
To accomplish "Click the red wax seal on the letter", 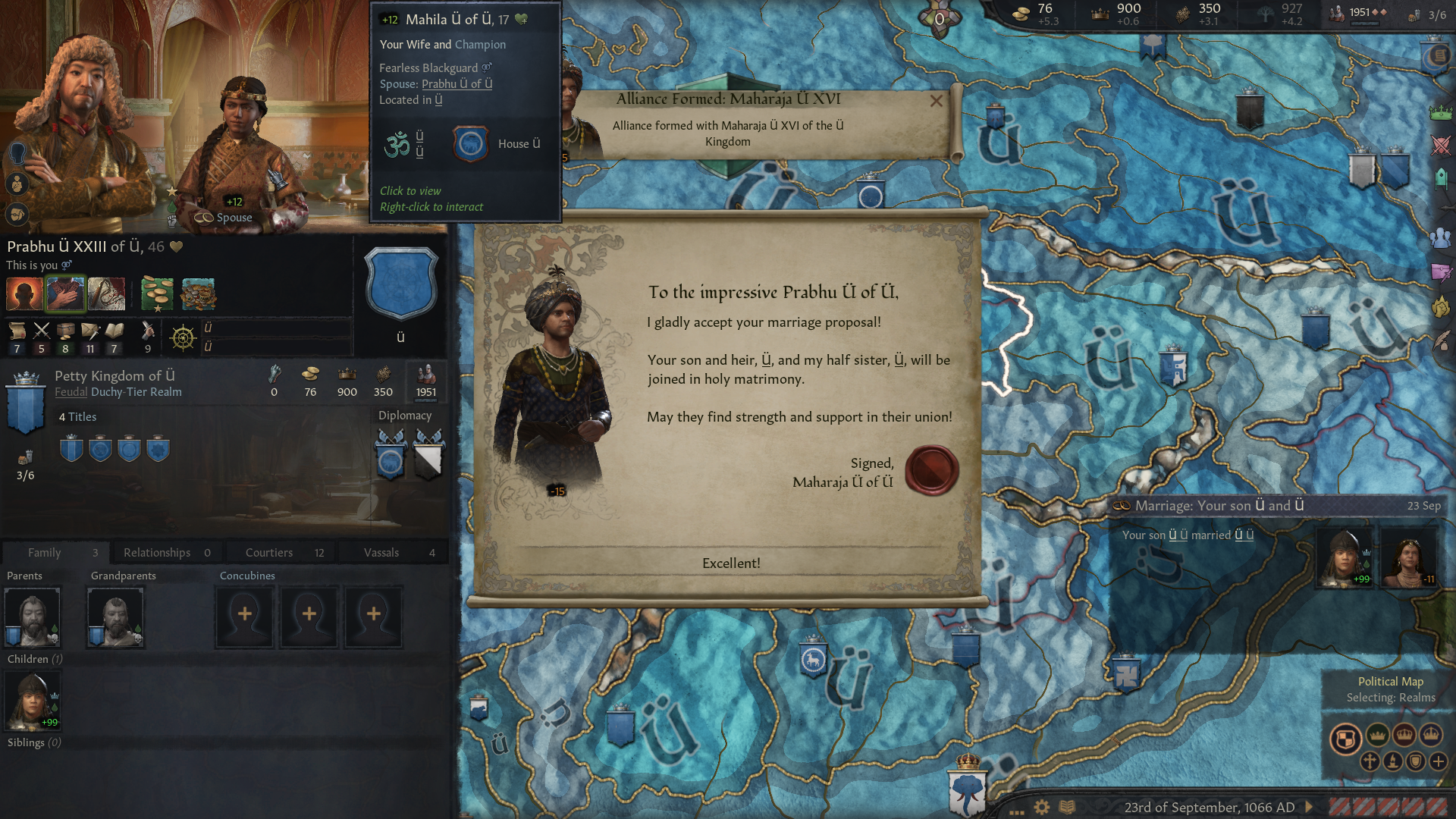I will [x=931, y=470].
